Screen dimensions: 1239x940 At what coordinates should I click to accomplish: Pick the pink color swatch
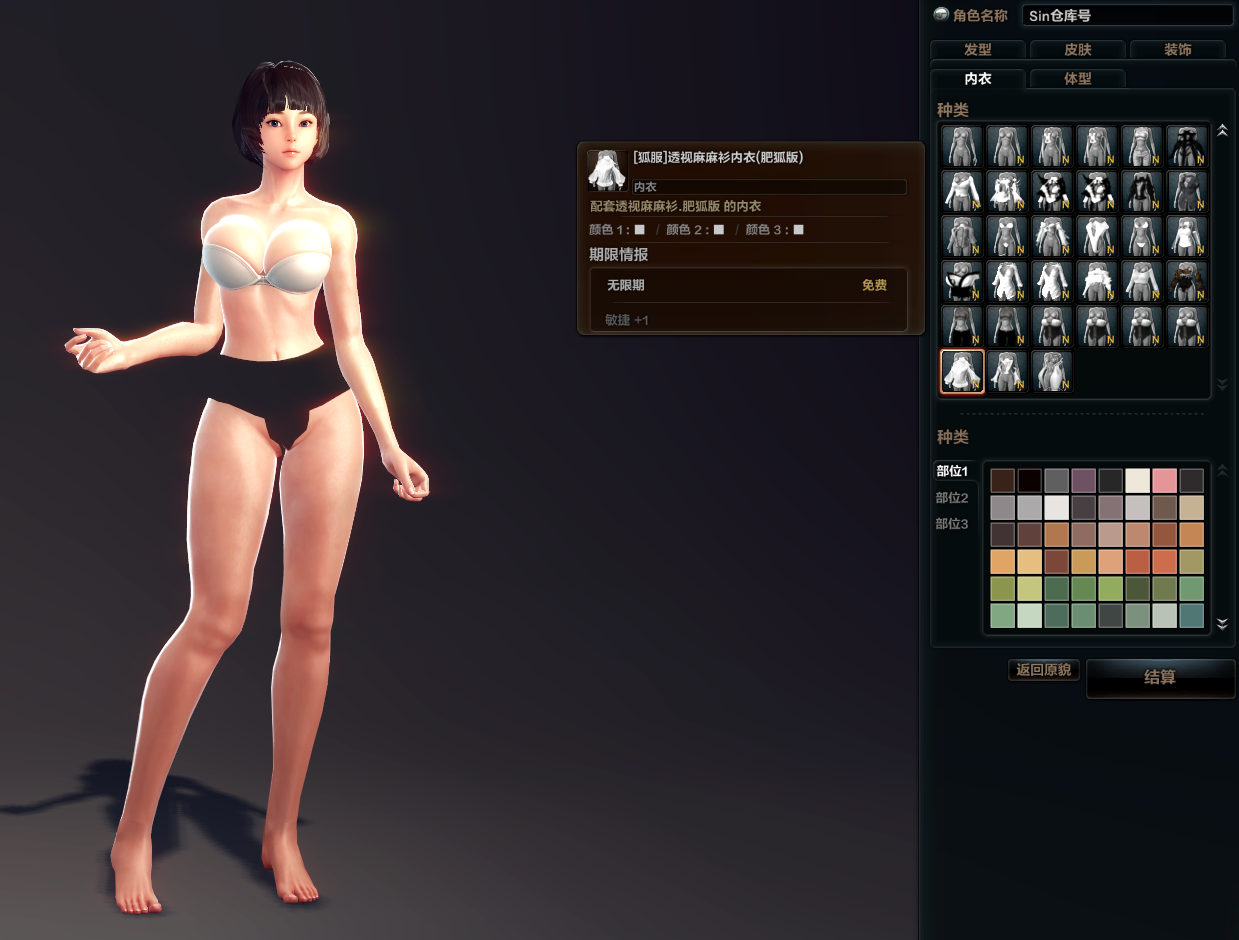point(1164,481)
